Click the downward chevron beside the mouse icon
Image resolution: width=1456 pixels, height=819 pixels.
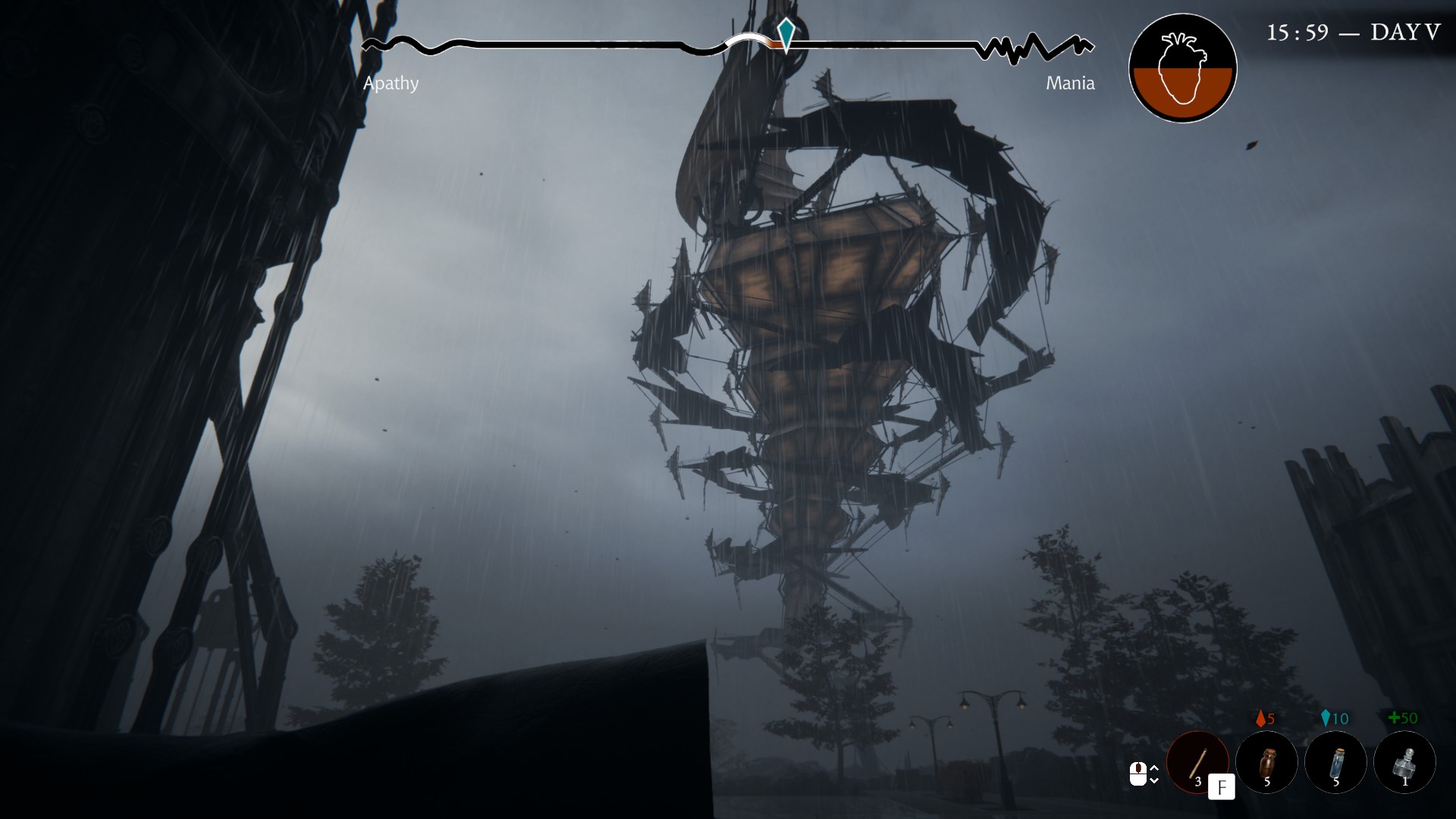[x=1153, y=781]
